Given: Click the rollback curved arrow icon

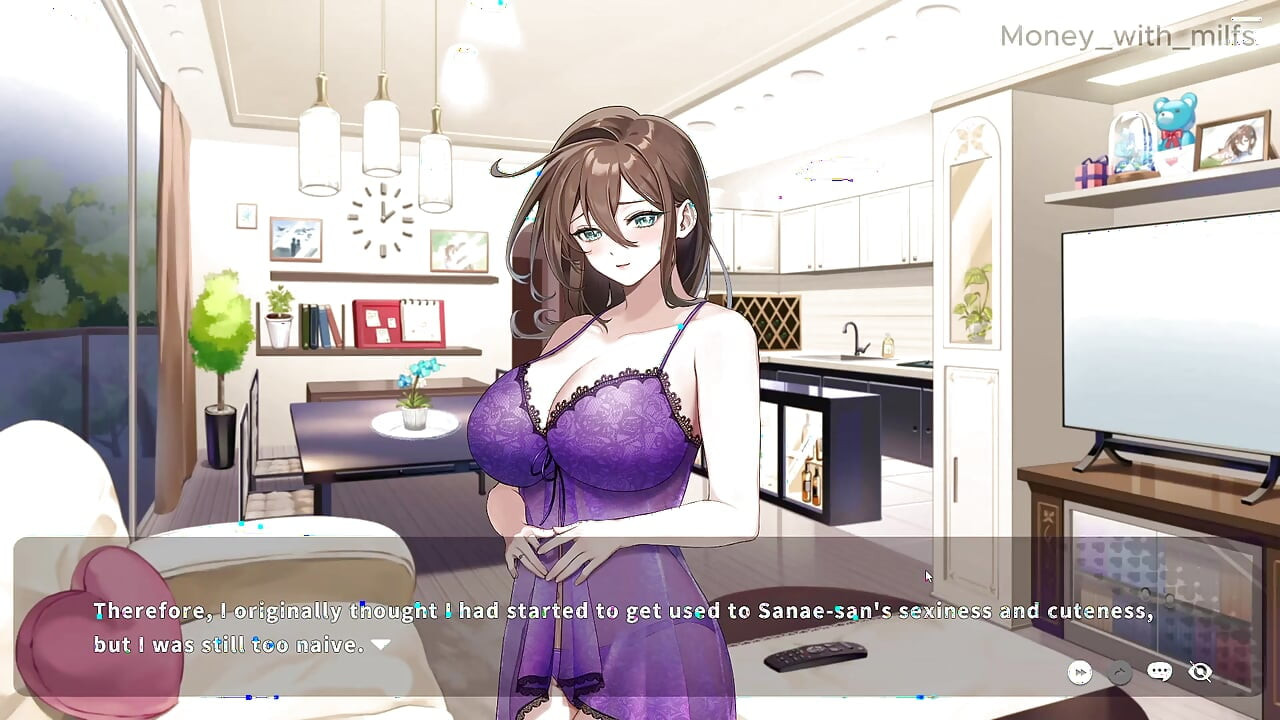Looking at the screenshot, I should click(1119, 672).
